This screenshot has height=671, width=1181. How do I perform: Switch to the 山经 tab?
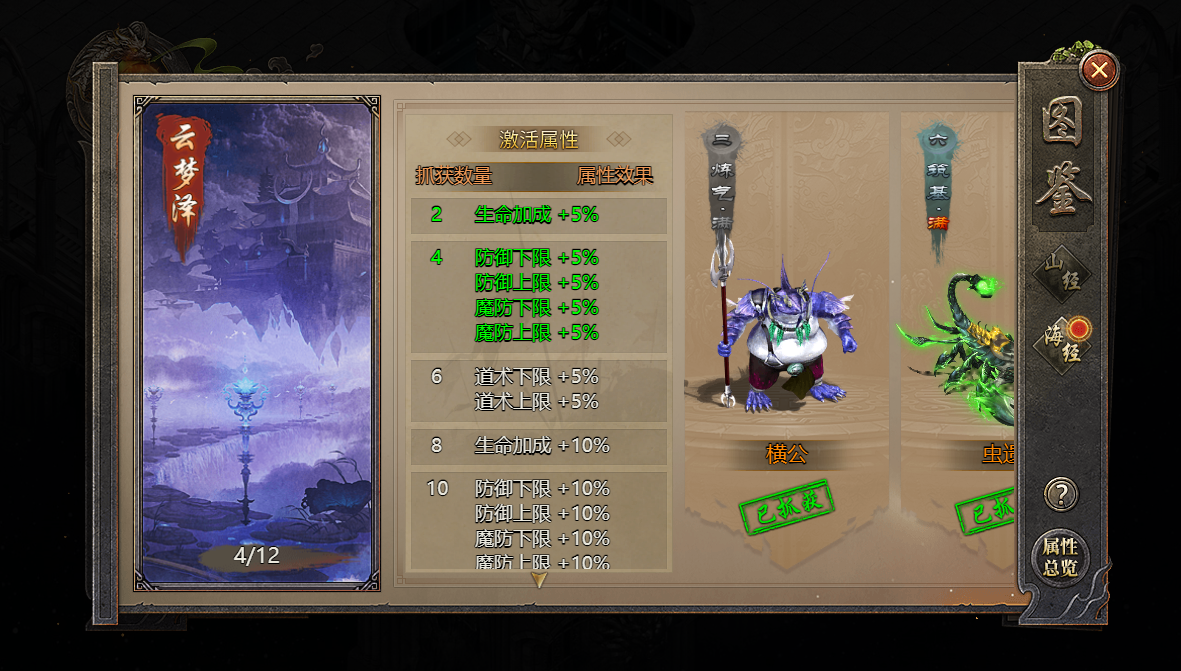coord(1062,273)
